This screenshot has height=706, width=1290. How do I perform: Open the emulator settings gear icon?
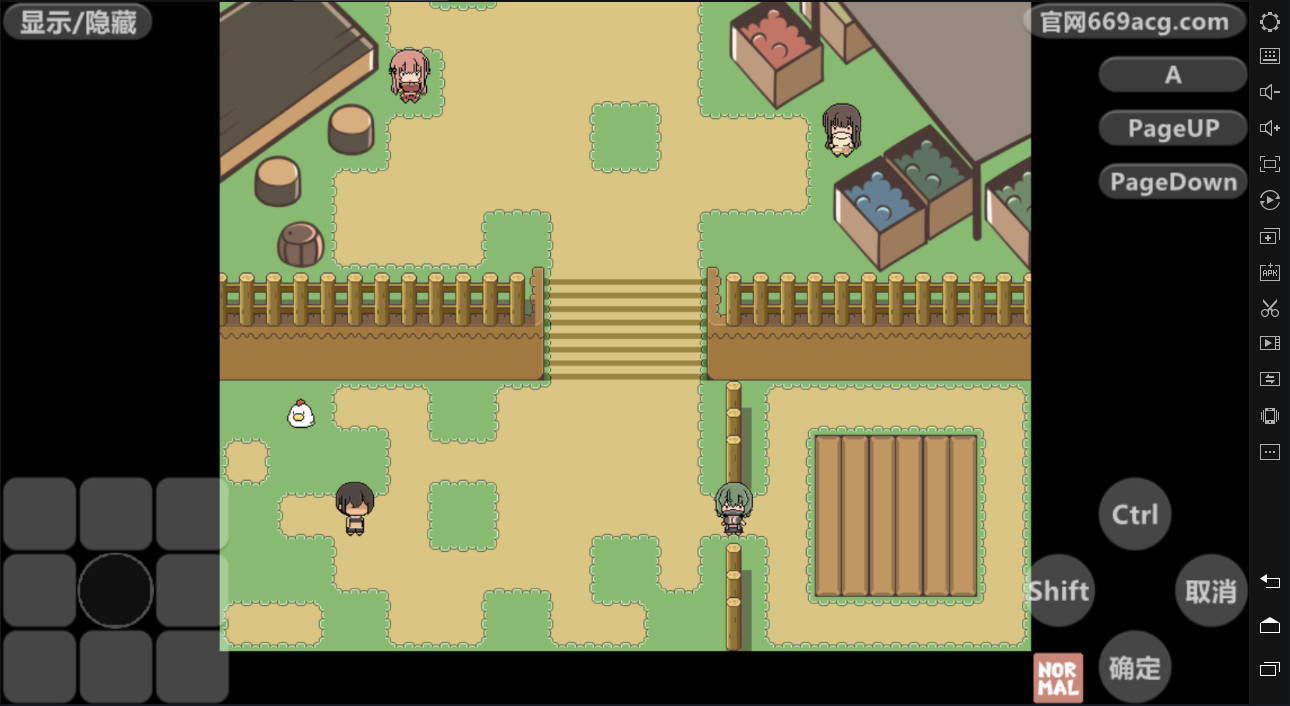click(1270, 22)
